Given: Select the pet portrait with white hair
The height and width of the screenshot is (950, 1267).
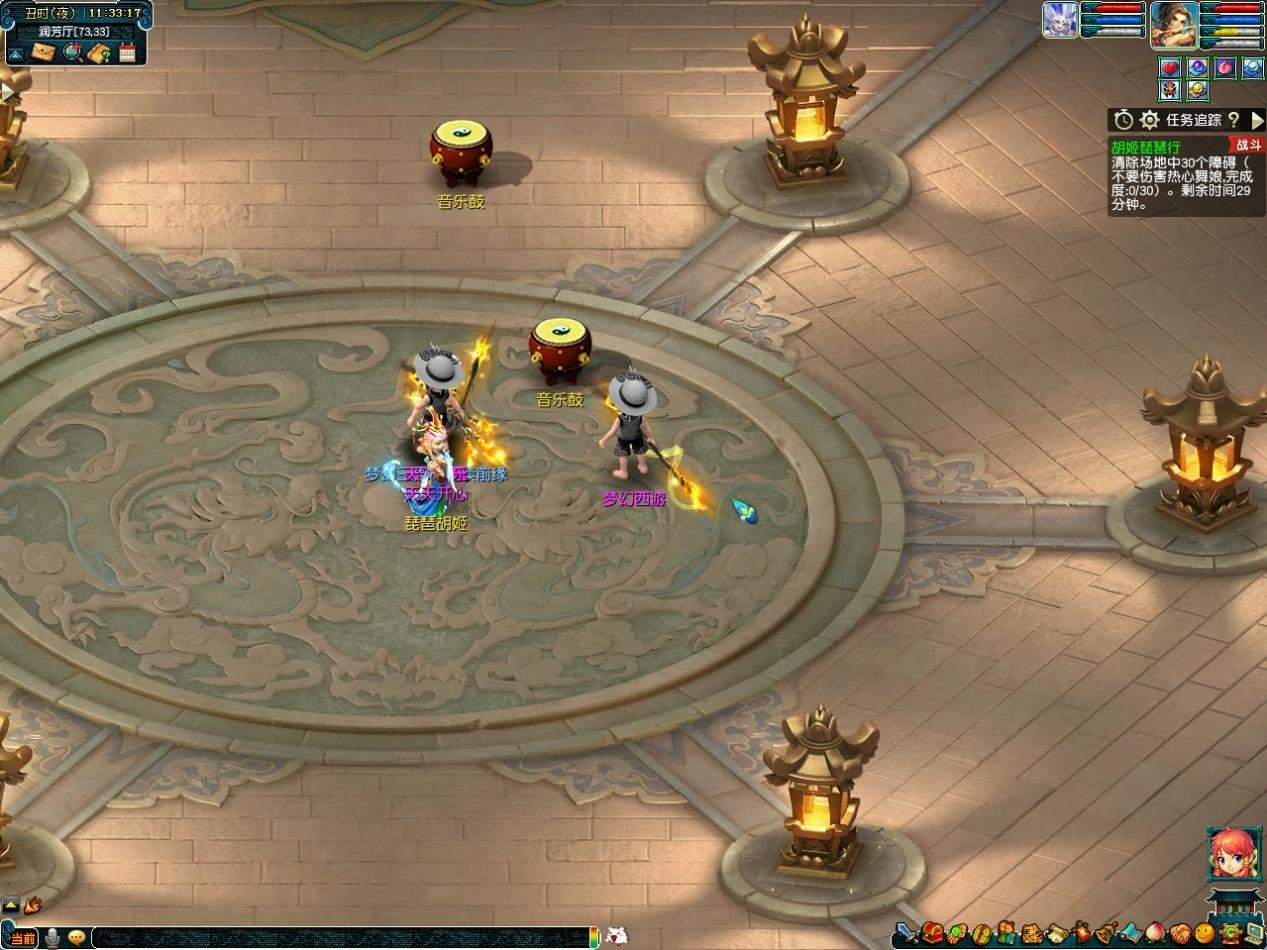Looking at the screenshot, I should (x=1060, y=20).
